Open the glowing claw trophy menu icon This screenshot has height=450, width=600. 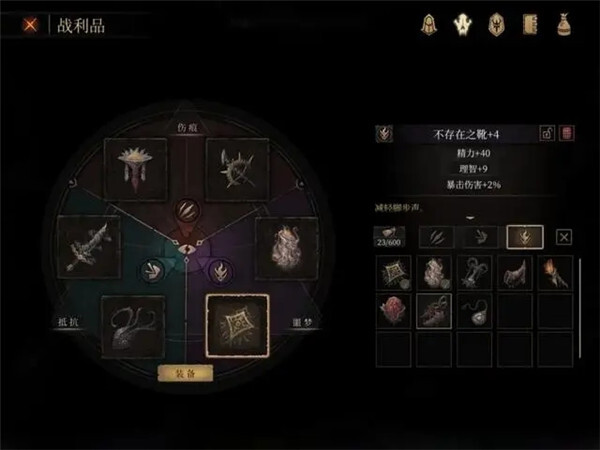(x=461, y=25)
